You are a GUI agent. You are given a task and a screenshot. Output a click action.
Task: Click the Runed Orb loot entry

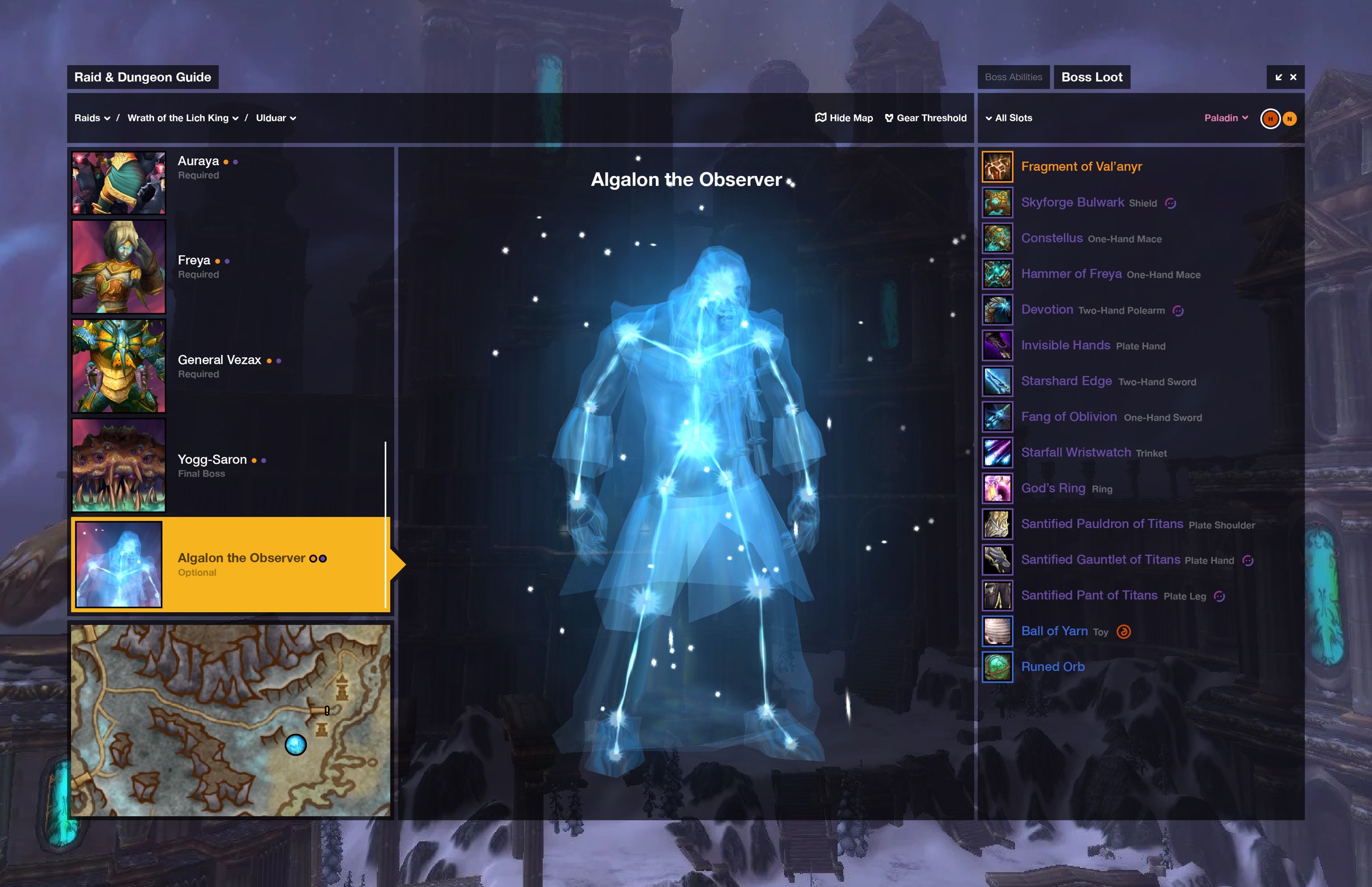[1052, 667]
